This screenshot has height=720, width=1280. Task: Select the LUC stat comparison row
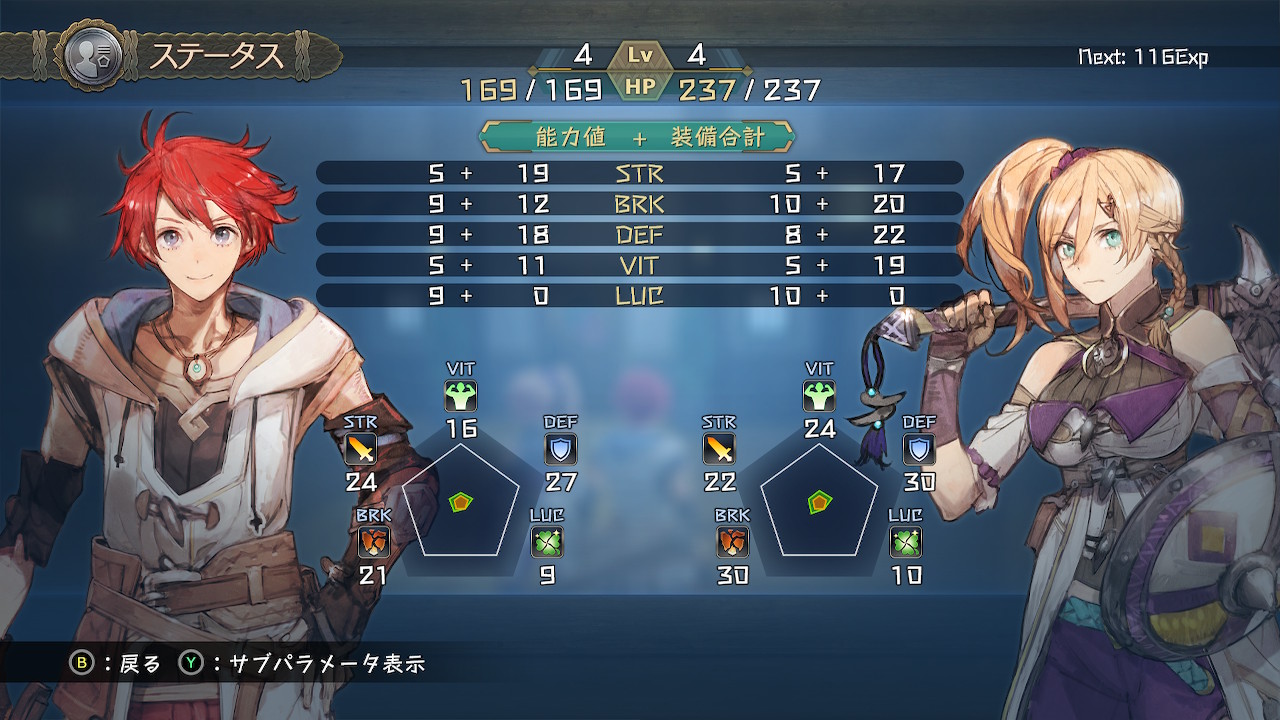(x=639, y=296)
